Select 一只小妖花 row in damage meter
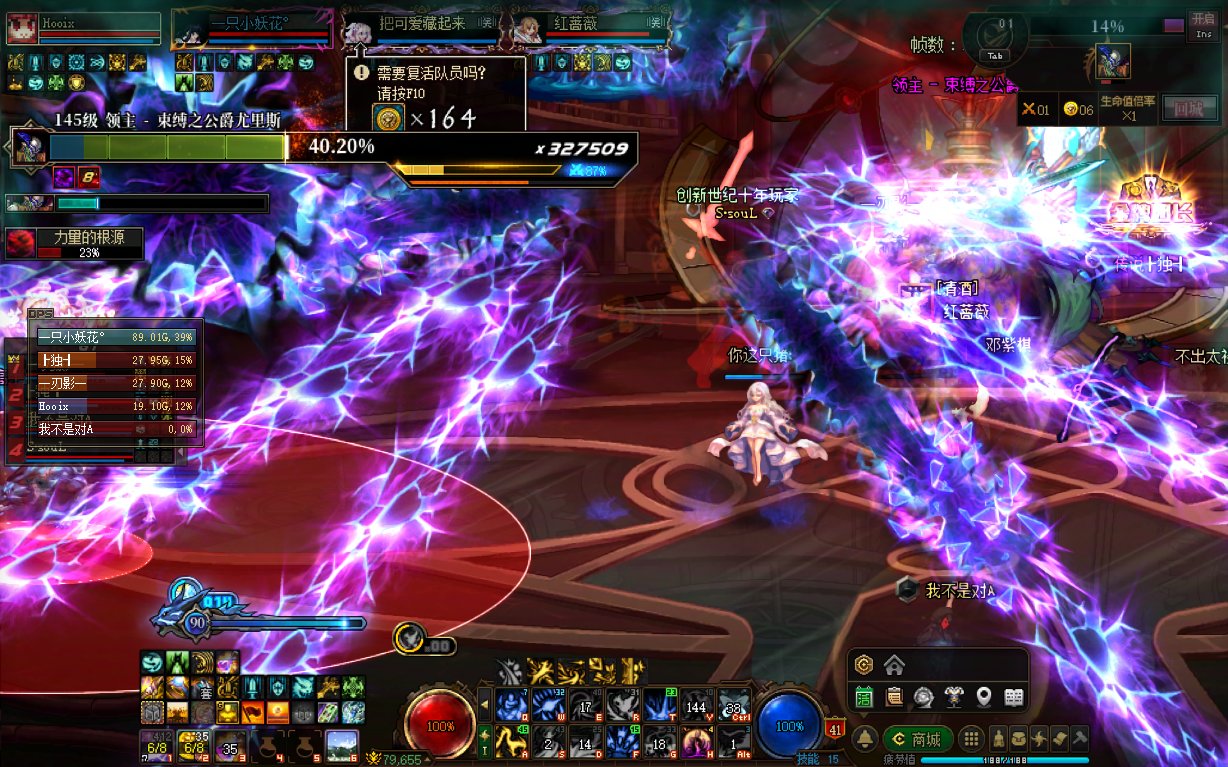 (x=116, y=338)
